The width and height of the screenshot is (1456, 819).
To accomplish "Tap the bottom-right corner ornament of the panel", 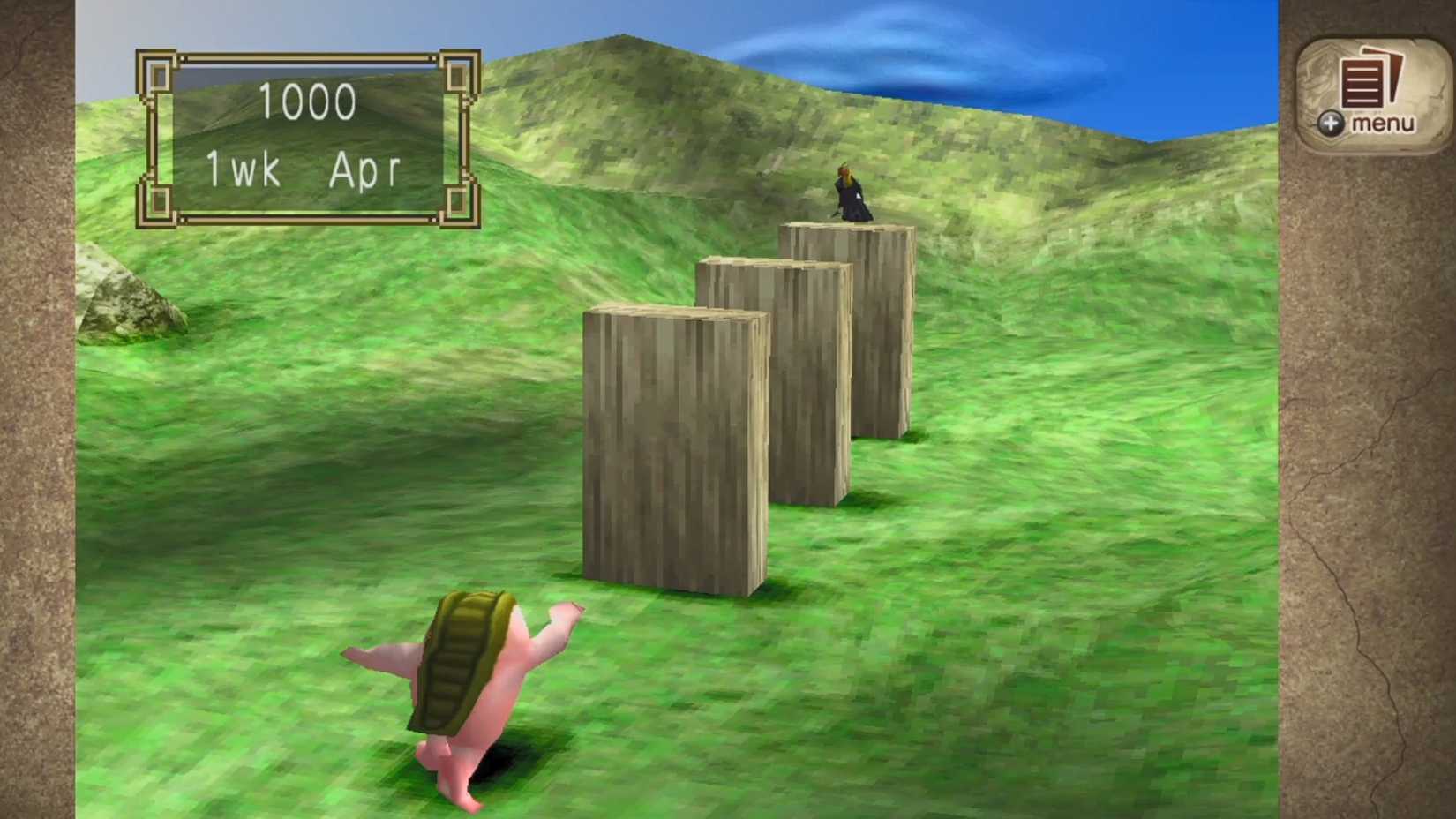I will coord(456,203).
